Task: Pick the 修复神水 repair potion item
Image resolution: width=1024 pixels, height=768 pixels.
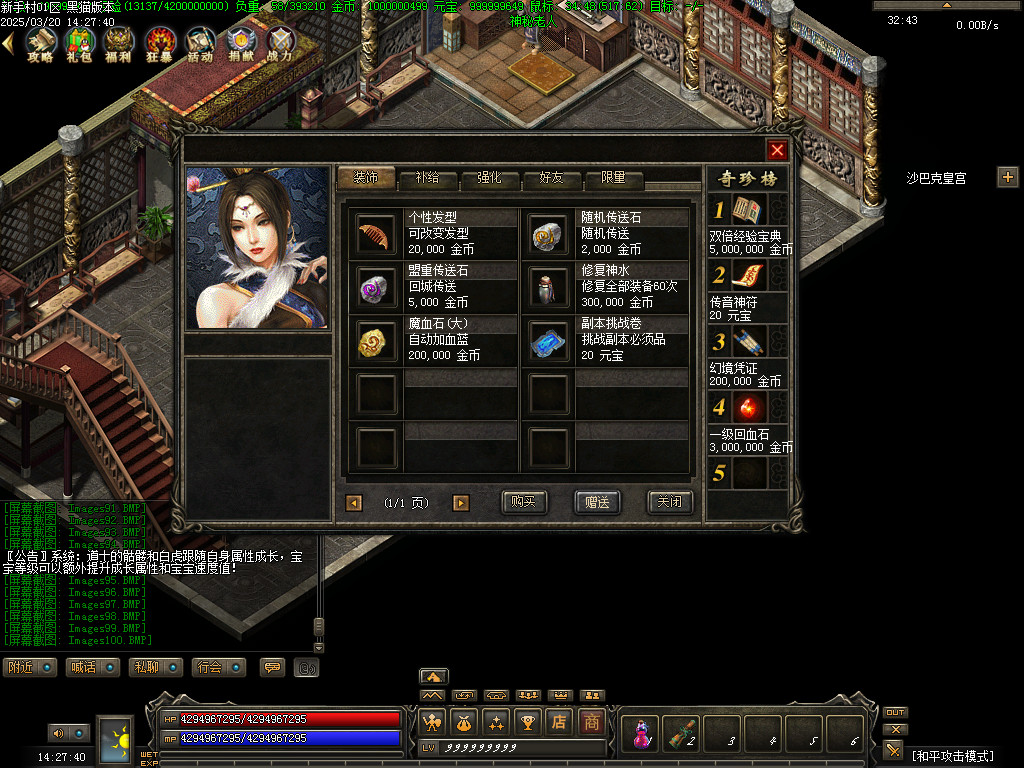Action: click(548, 288)
